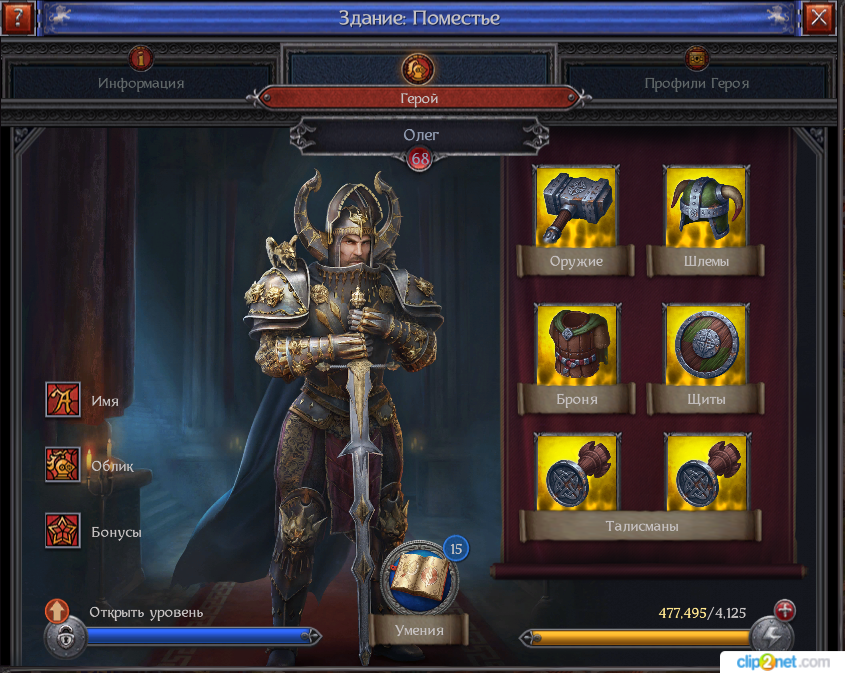Close the Поместье building window

tap(819, 17)
